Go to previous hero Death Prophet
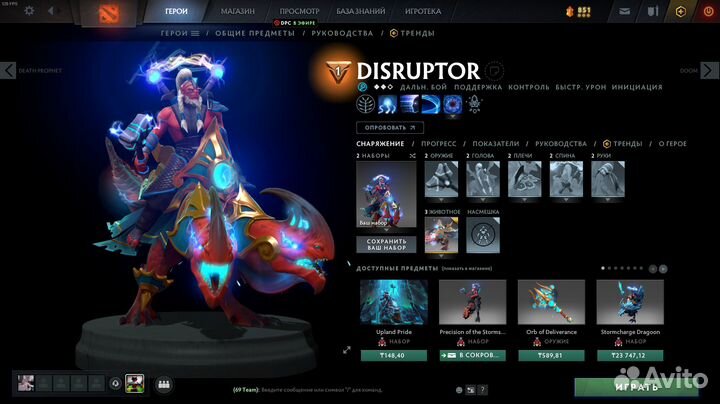Image resolution: width=720 pixels, height=404 pixels. [x=9, y=71]
